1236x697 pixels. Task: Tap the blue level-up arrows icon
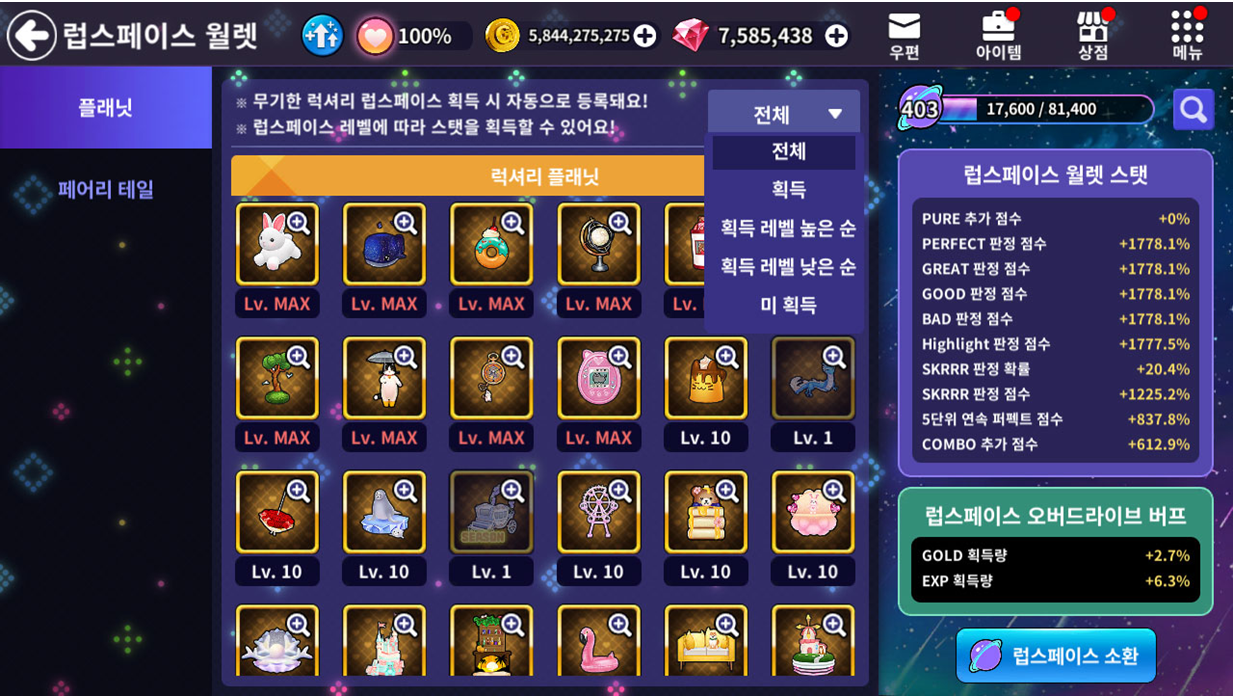point(322,37)
